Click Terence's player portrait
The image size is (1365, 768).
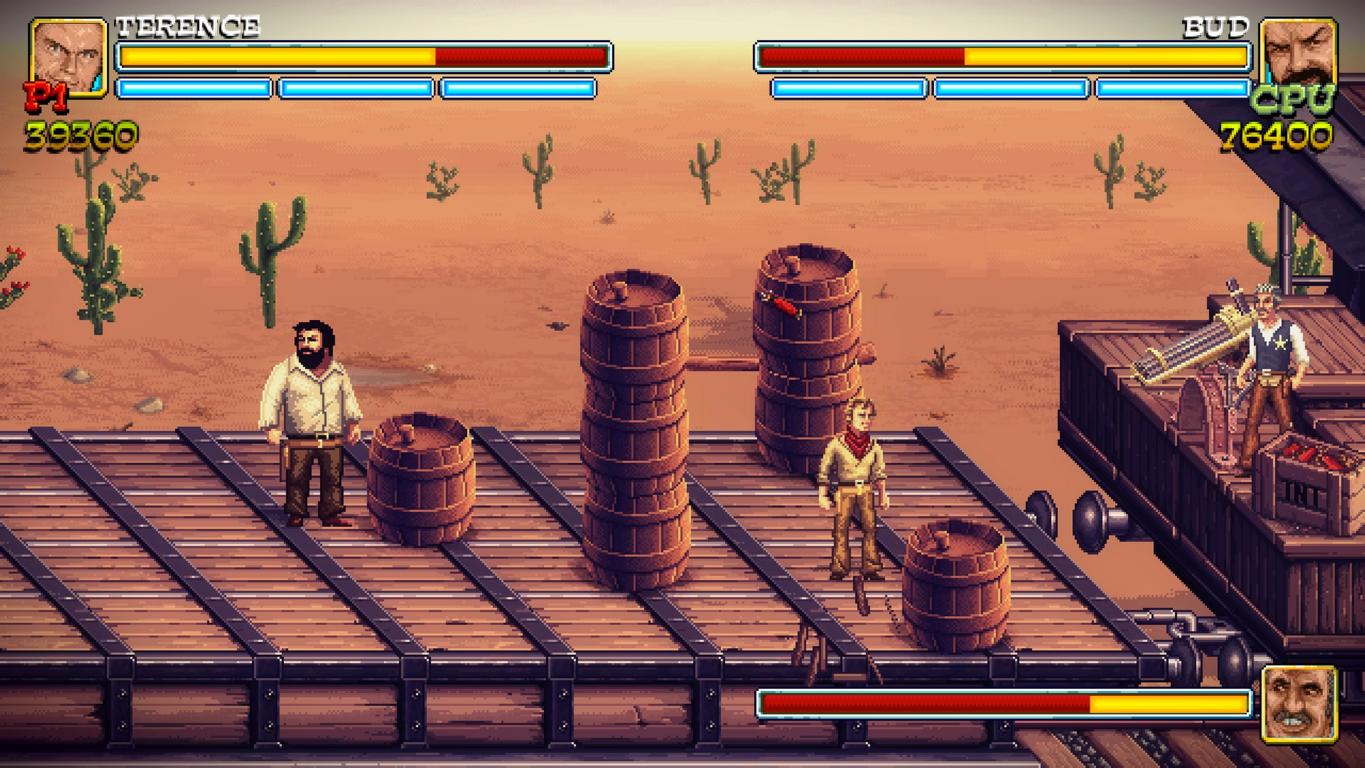point(68,56)
